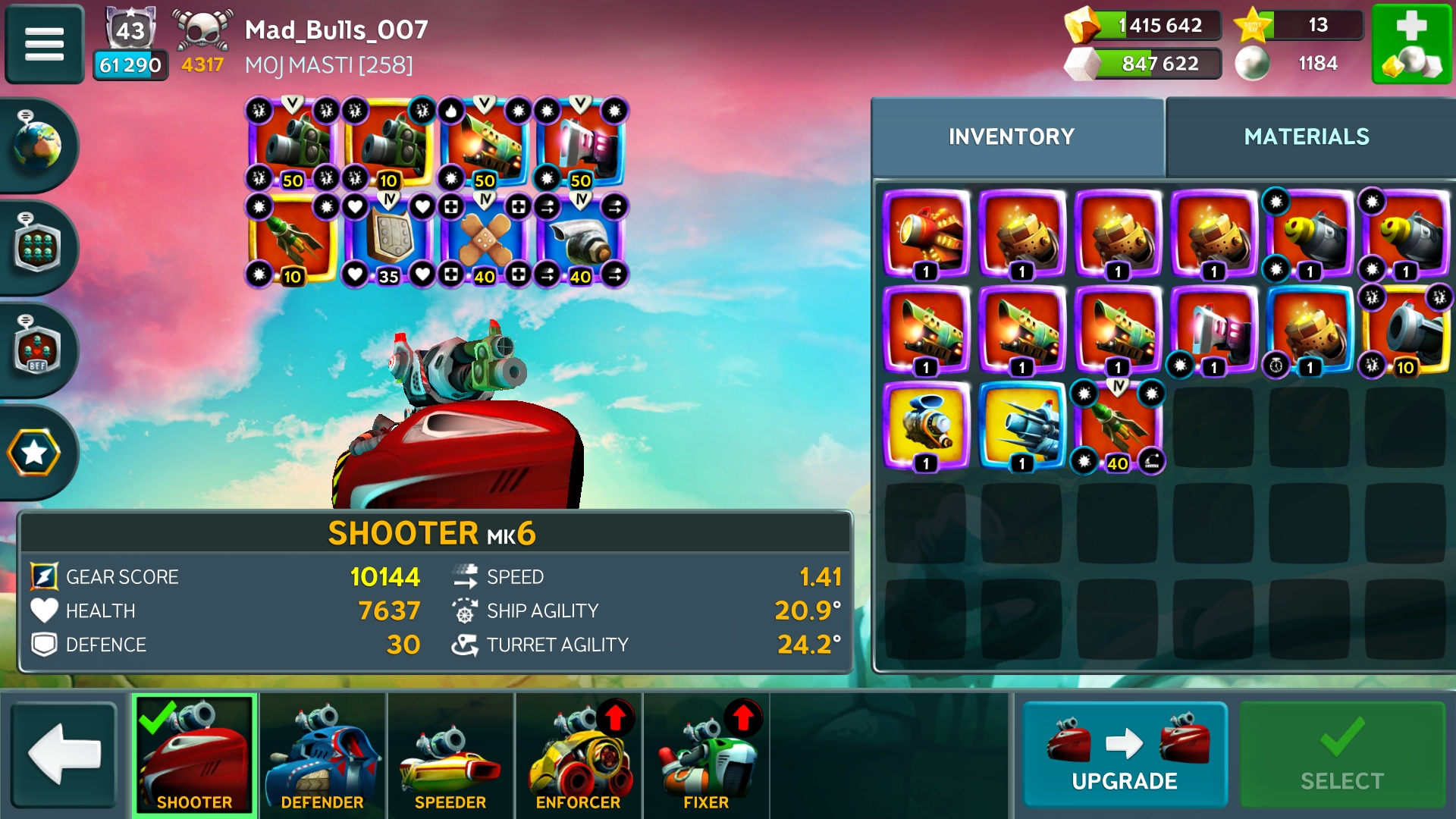This screenshot has width=1456, height=819.
Task: Pick the Speeder ship
Action: click(x=450, y=755)
